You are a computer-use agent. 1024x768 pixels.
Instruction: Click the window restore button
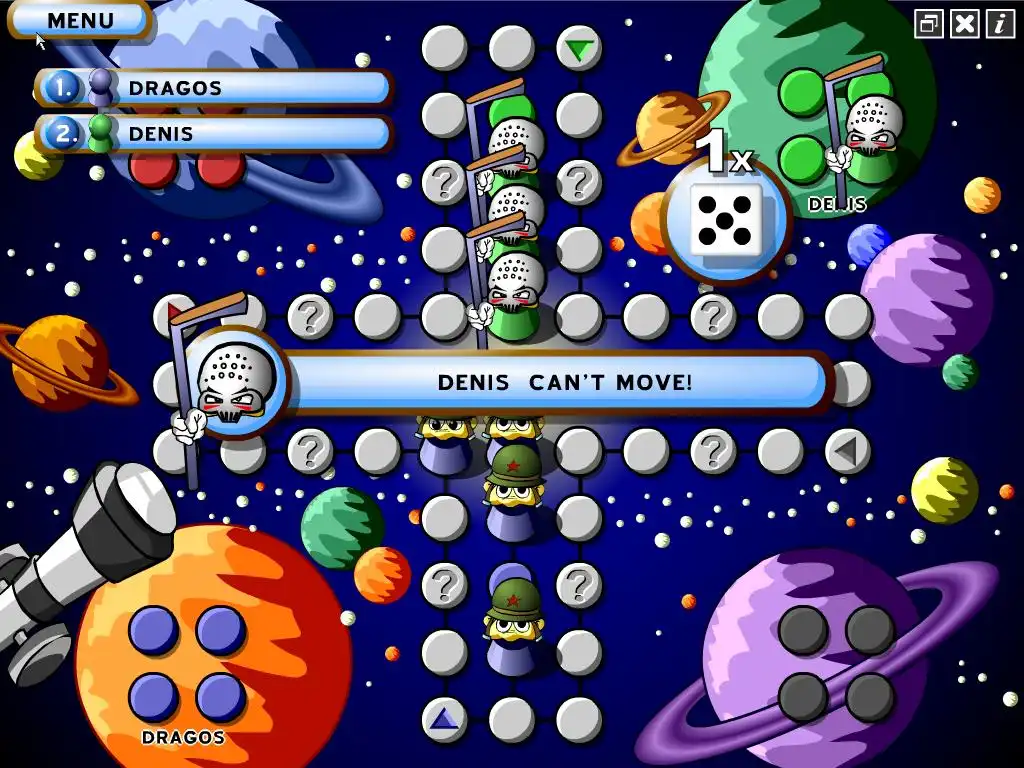coord(929,23)
